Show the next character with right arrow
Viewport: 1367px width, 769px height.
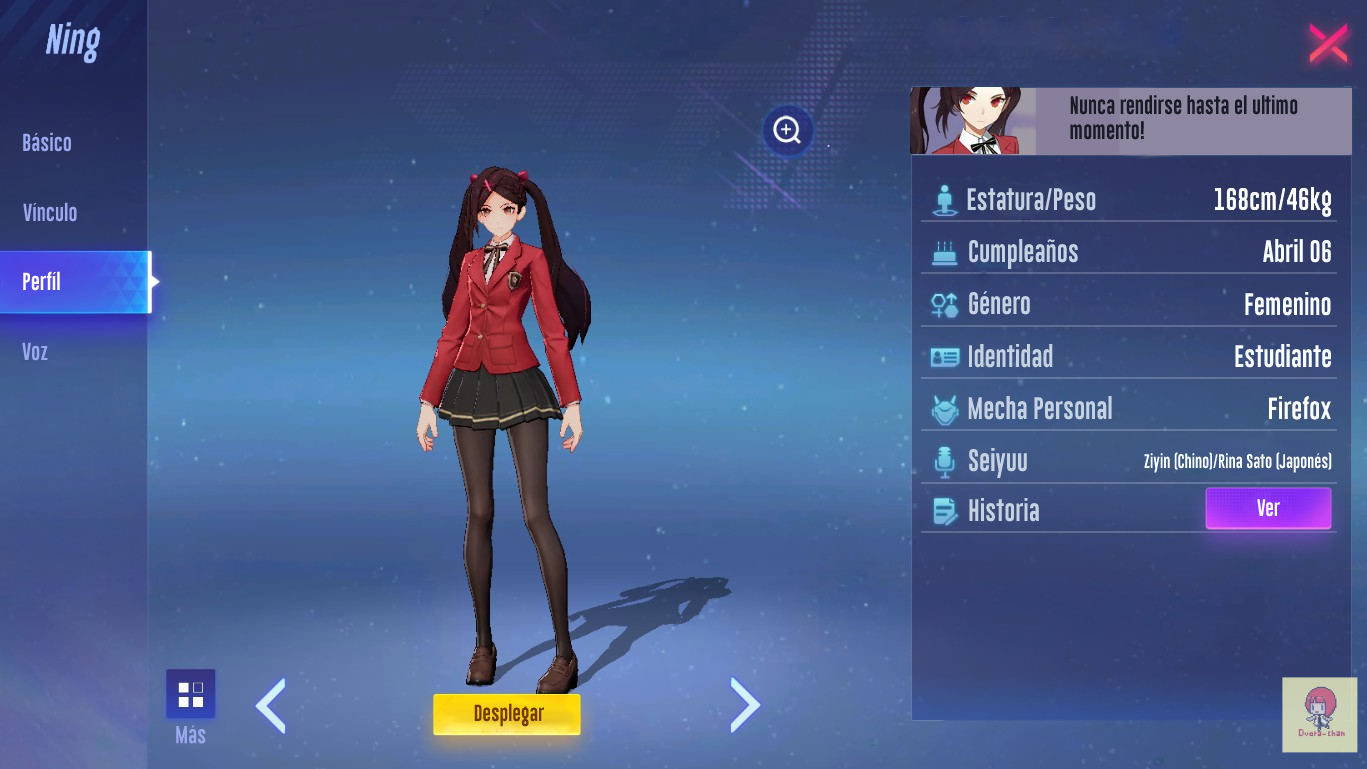(x=745, y=705)
